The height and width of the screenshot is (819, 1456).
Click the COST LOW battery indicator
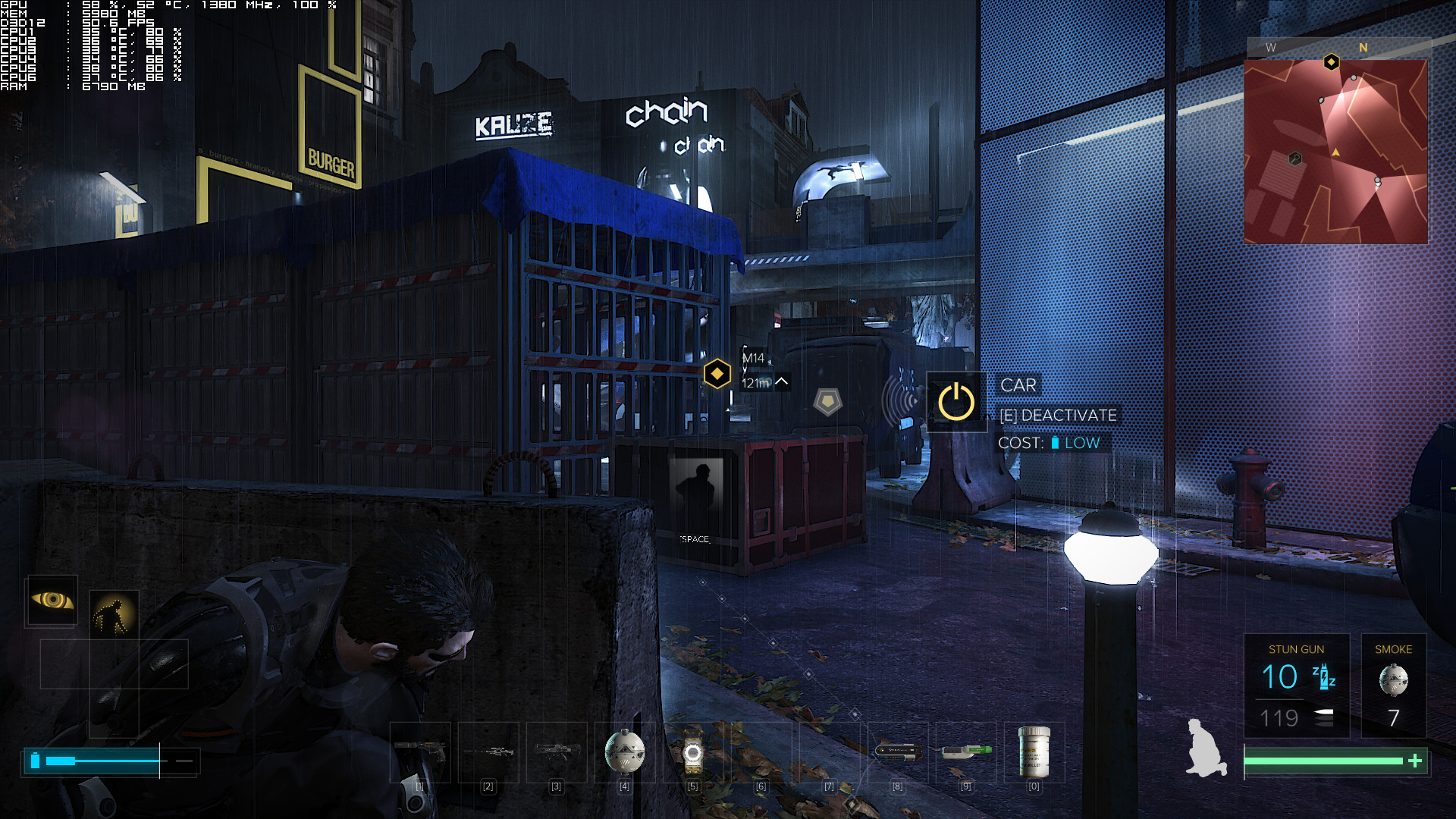pyautogui.click(x=1059, y=442)
